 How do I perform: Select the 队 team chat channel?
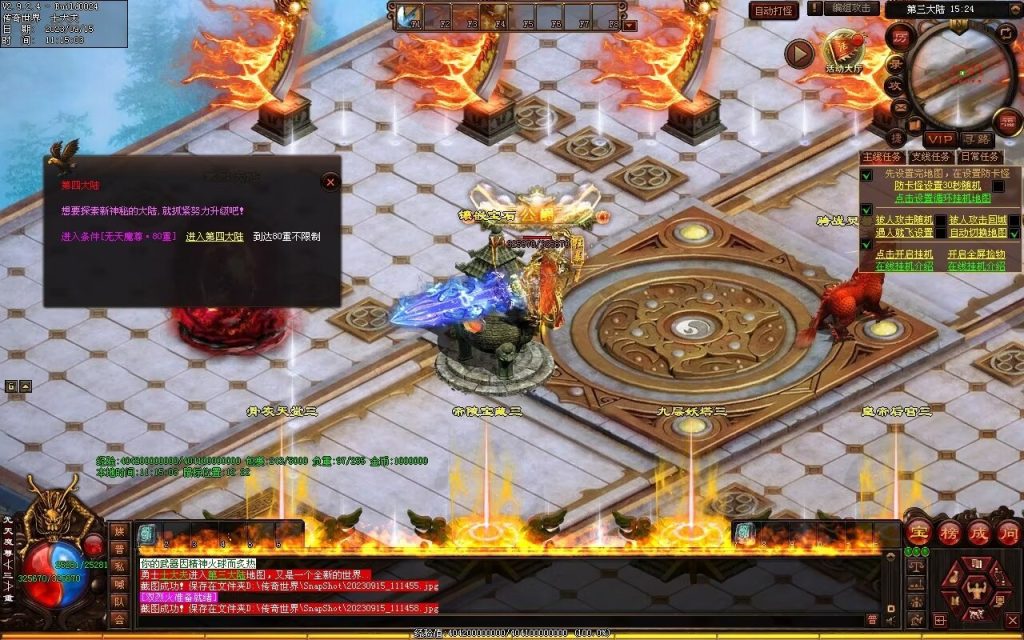pyautogui.click(x=119, y=603)
